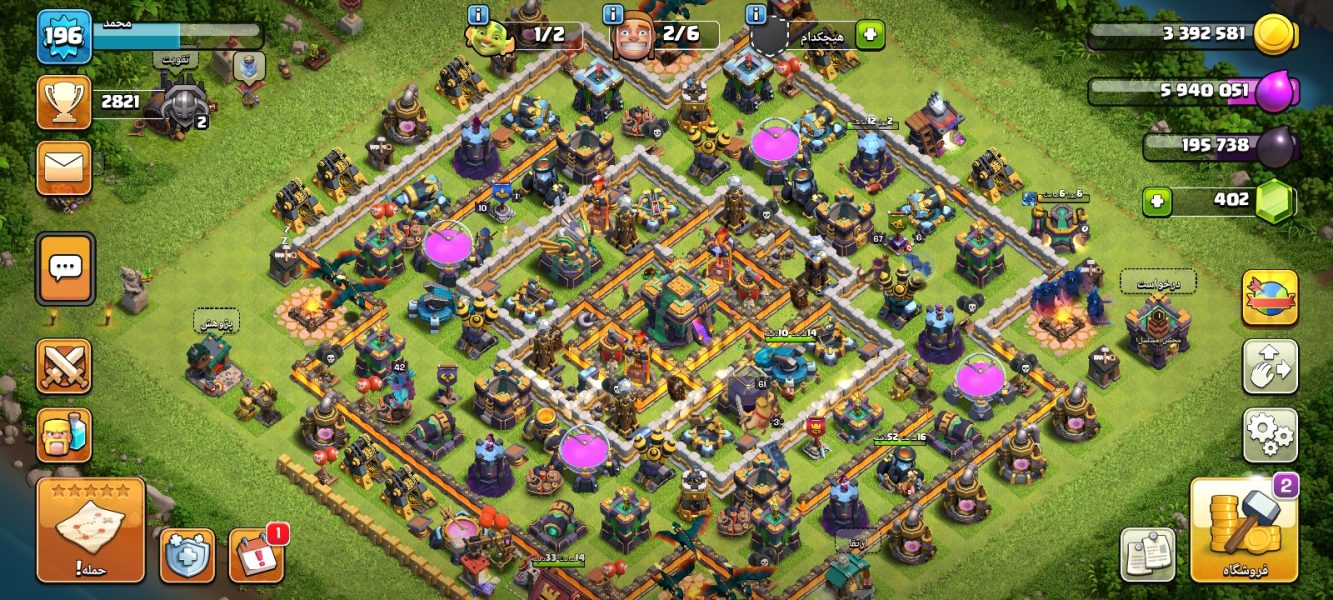1333x600 pixels.
Task: Show info for the builders 2/6 counter
Action: click(x=614, y=14)
